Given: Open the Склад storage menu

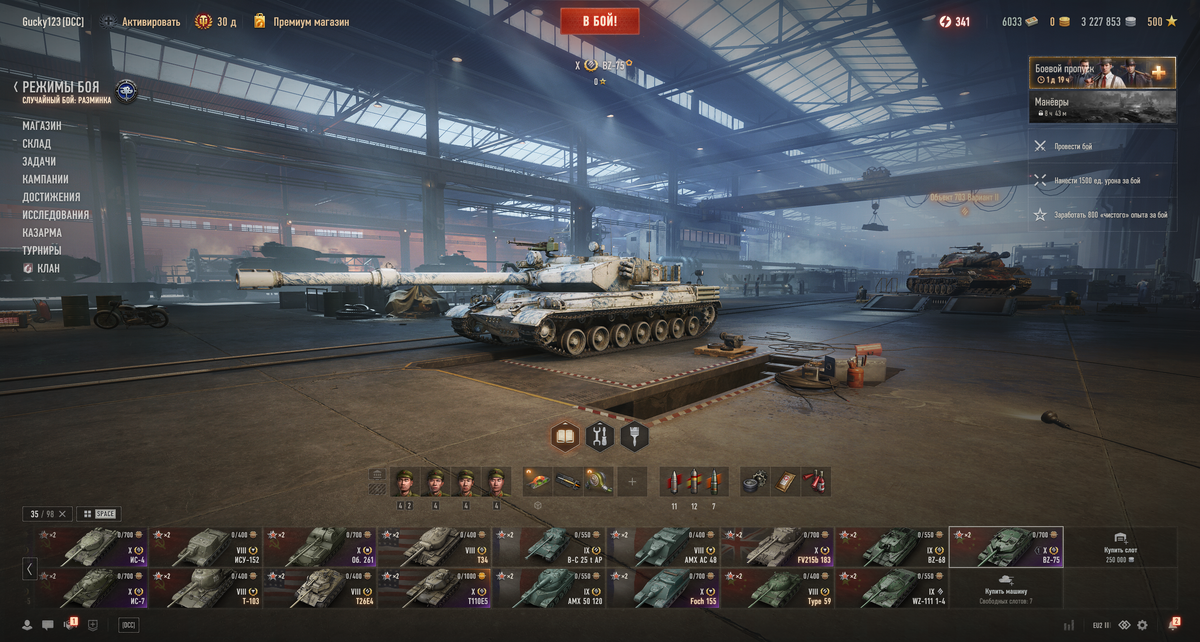Looking at the screenshot, I should [x=37, y=144].
